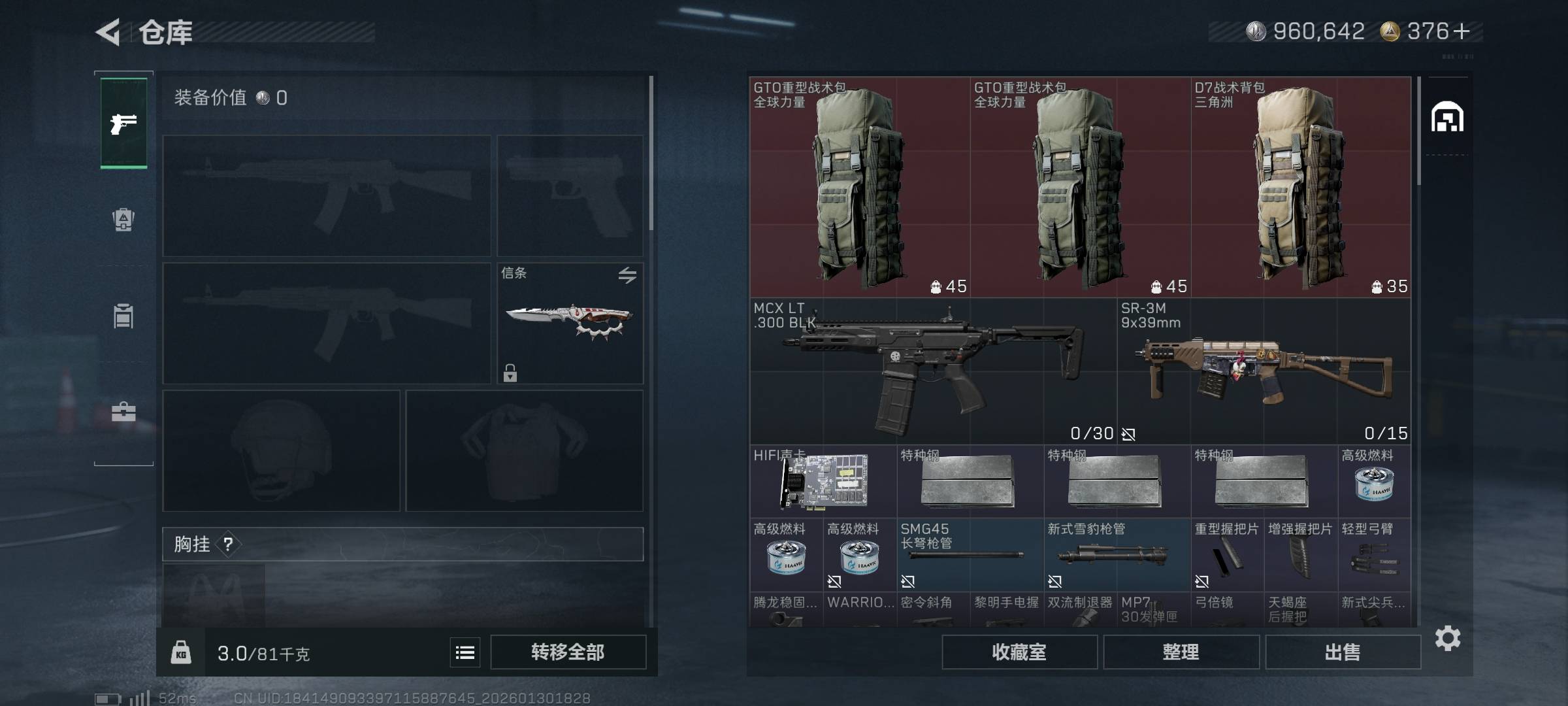Select the HIFI声卡 item
The height and width of the screenshot is (706, 1568).
click(823, 482)
